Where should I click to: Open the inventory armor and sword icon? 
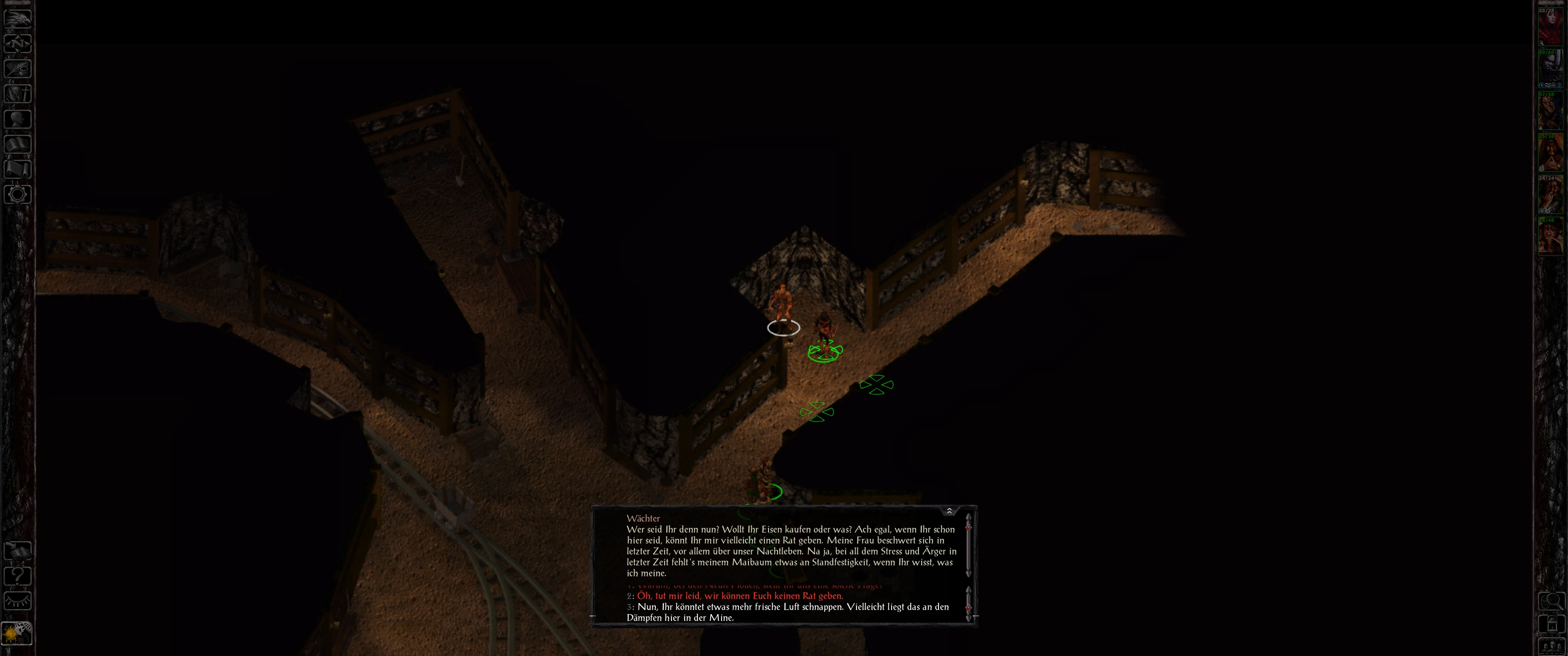pyautogui.click(x=18, y=94)
